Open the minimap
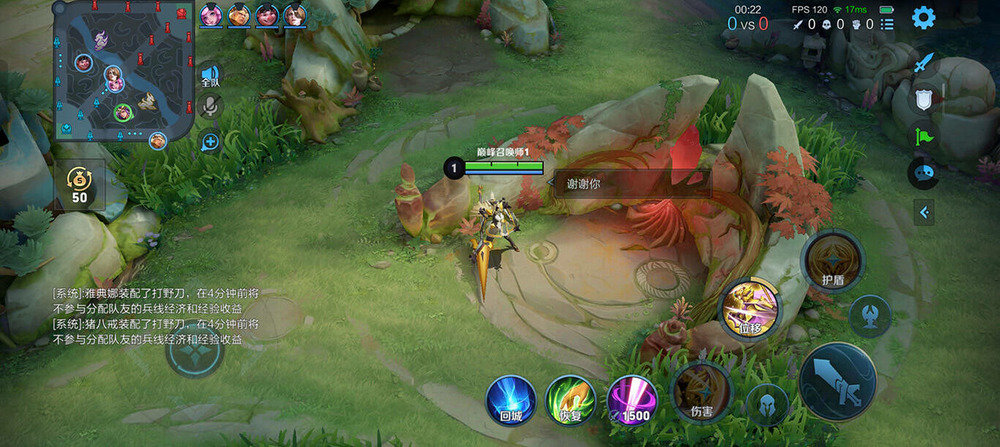Viewport: 1000px width, 447px height. (123, 70)
